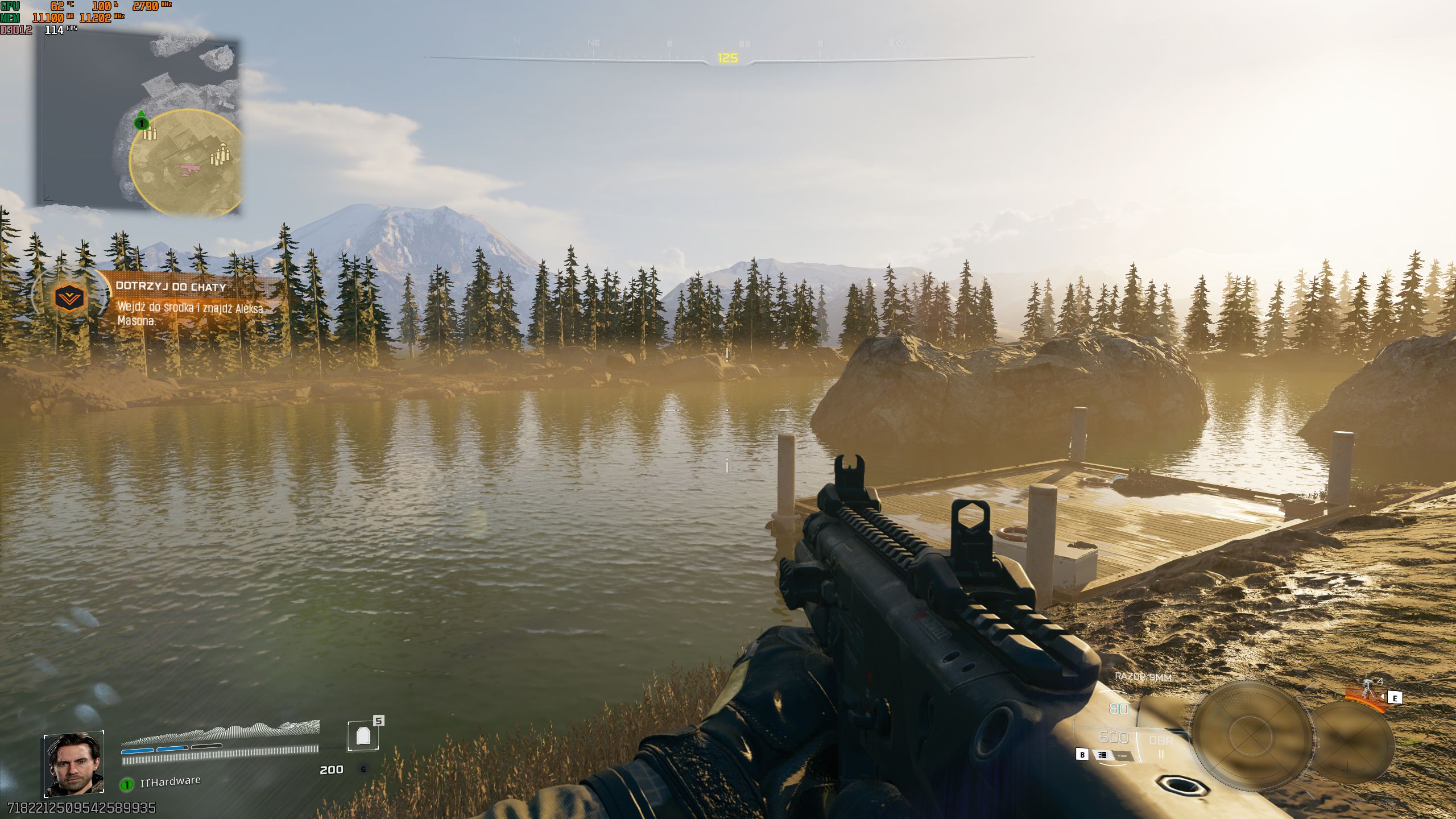
Task: Select the pink weapon pickup icon on the minimap
Action: pos(187,168)
